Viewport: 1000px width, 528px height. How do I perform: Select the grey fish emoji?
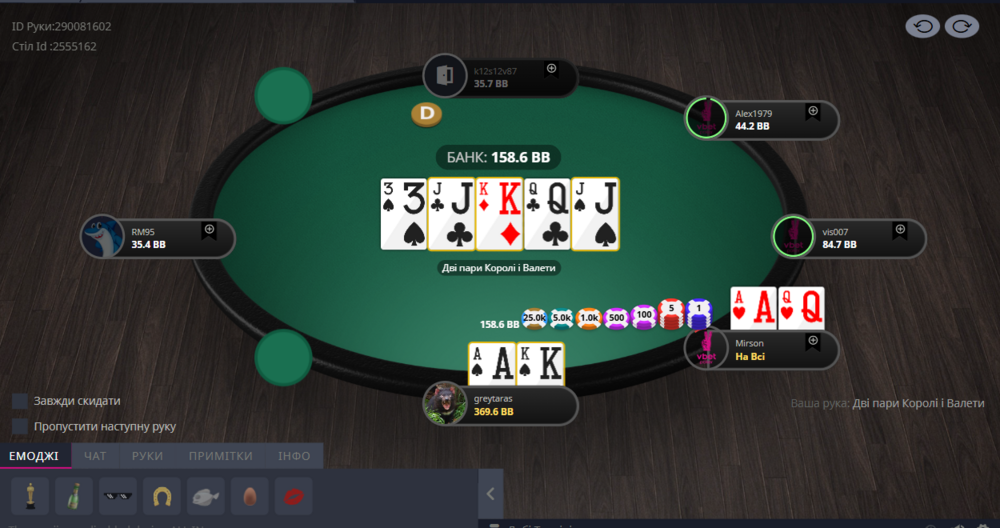(206, 495)
